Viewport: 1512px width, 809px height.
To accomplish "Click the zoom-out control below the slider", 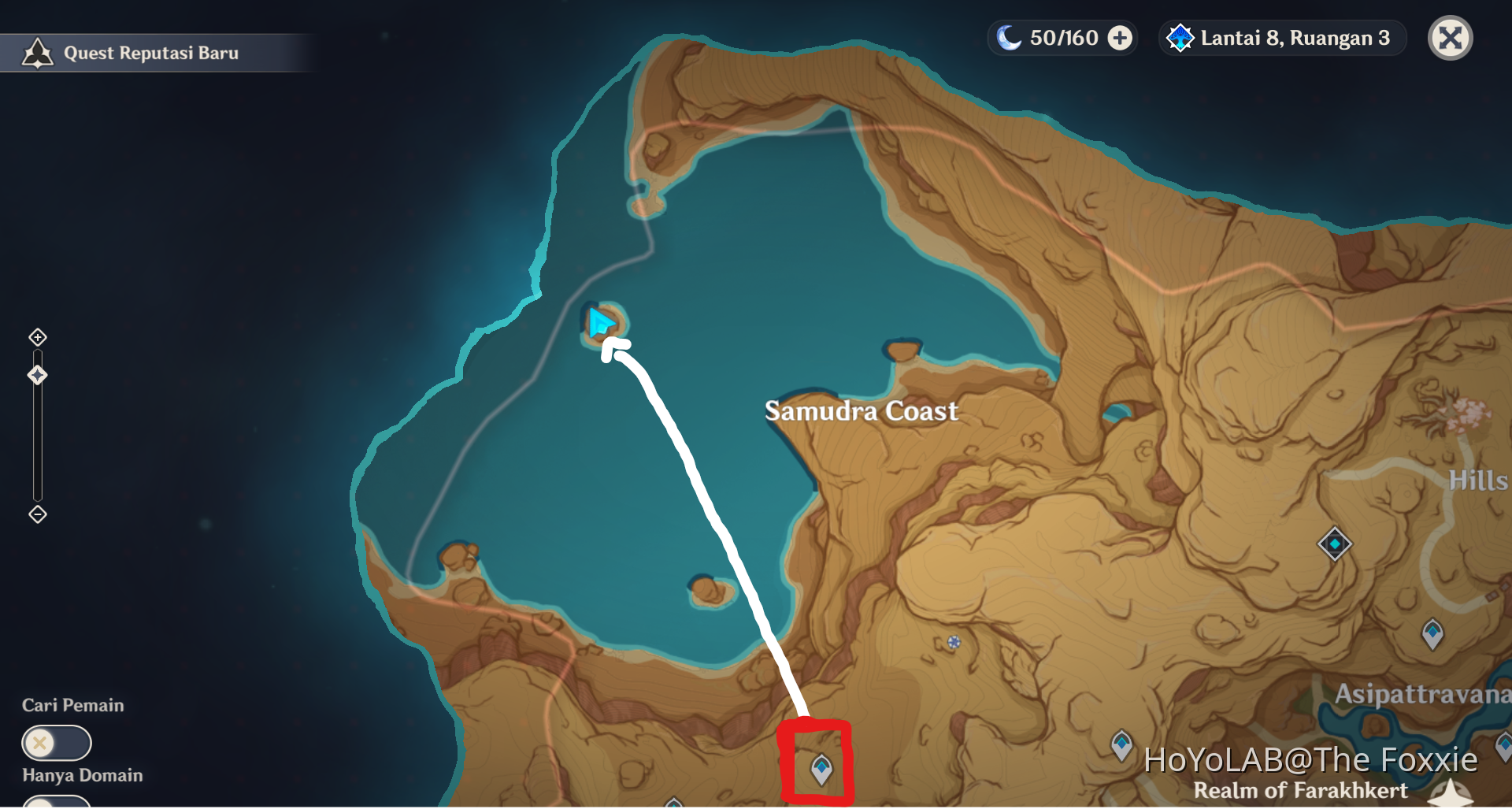I will (x=36, y=514).
